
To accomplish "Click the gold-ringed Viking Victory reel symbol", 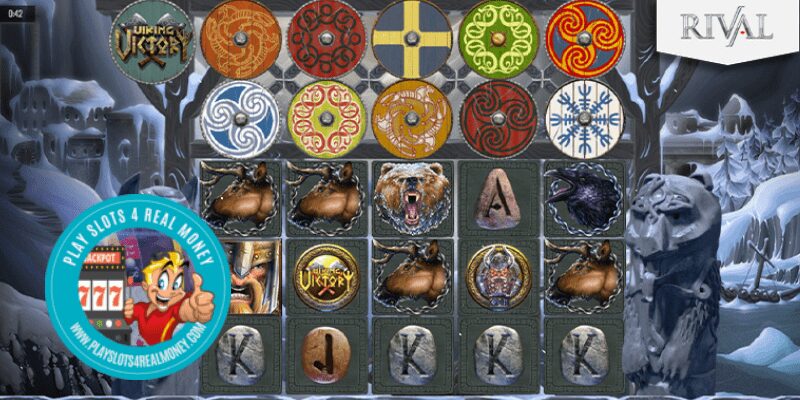I will (326, 276).
